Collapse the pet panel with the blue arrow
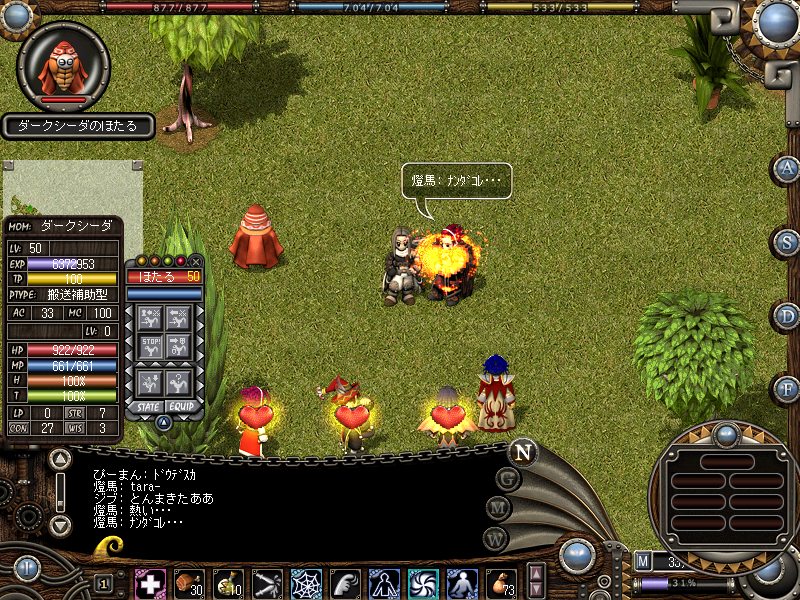The height and width of the screenshot is (600, 800). pyautogui.click(x=164, y=423)
